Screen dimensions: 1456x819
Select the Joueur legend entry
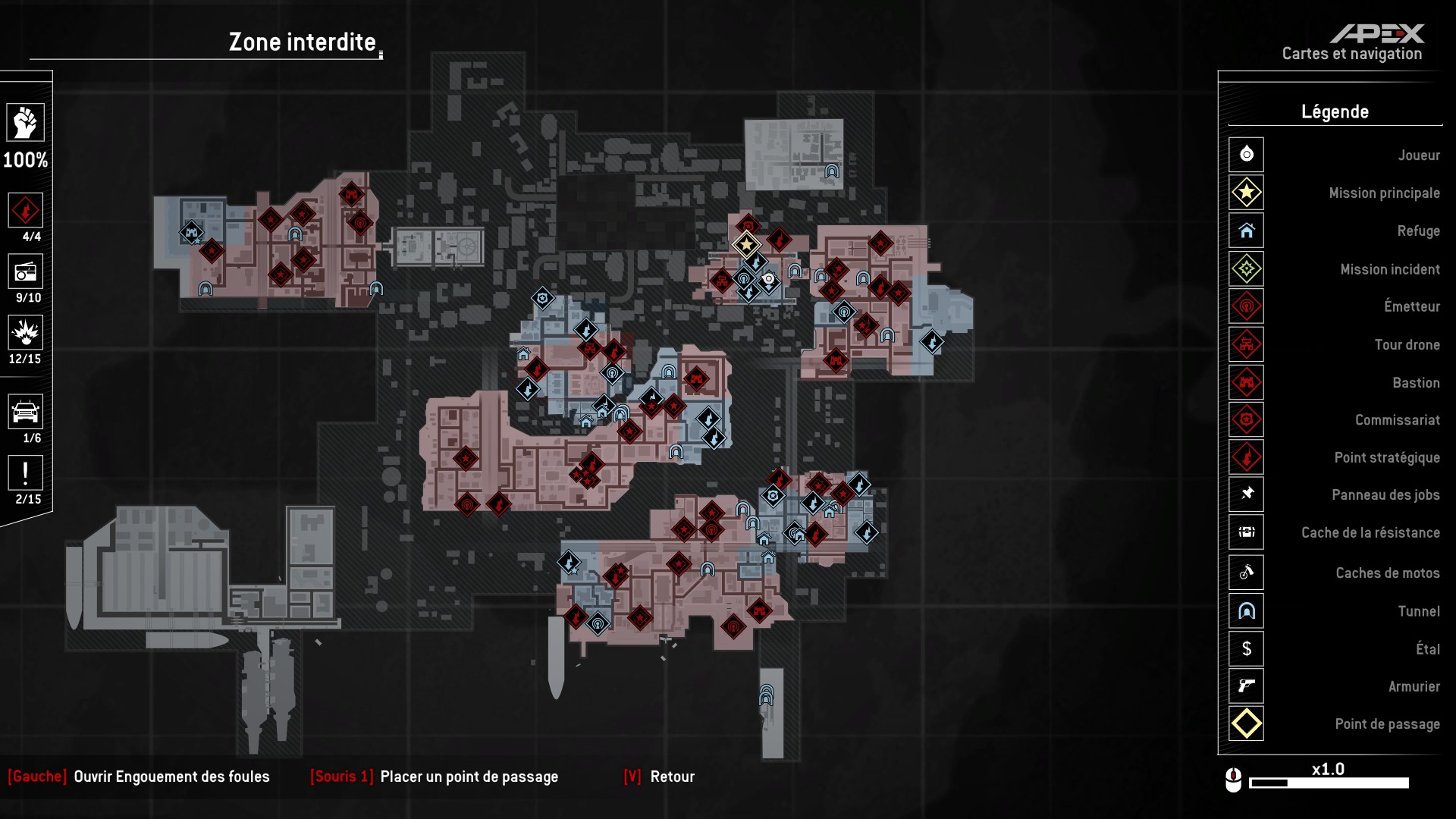[1246, 155]
